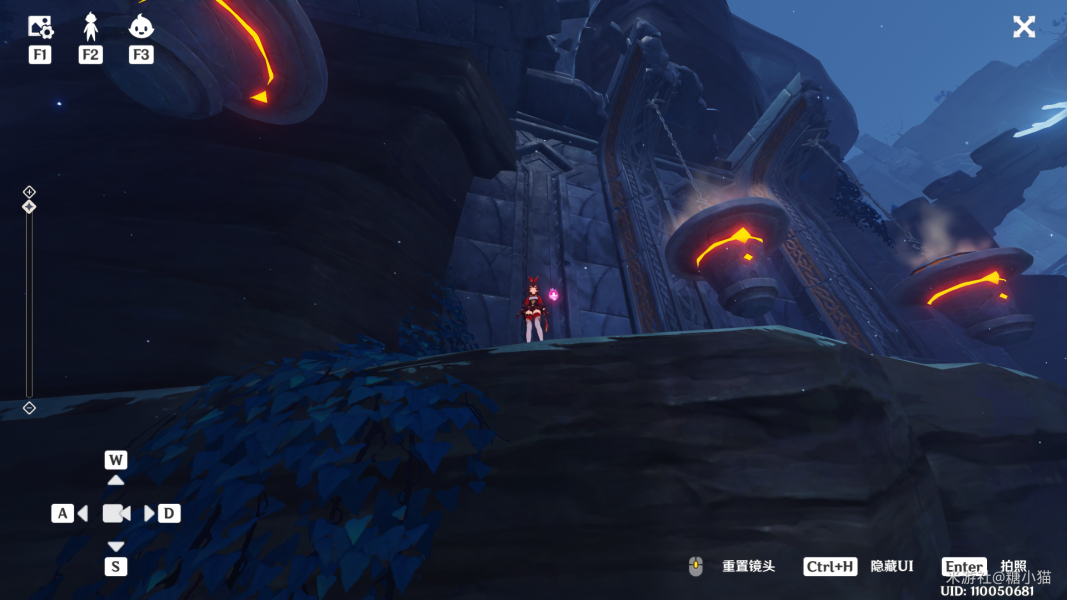Viewport: 1067px width, 600px height.
Task: Open the camera settings icon
Action: [40, 27]
